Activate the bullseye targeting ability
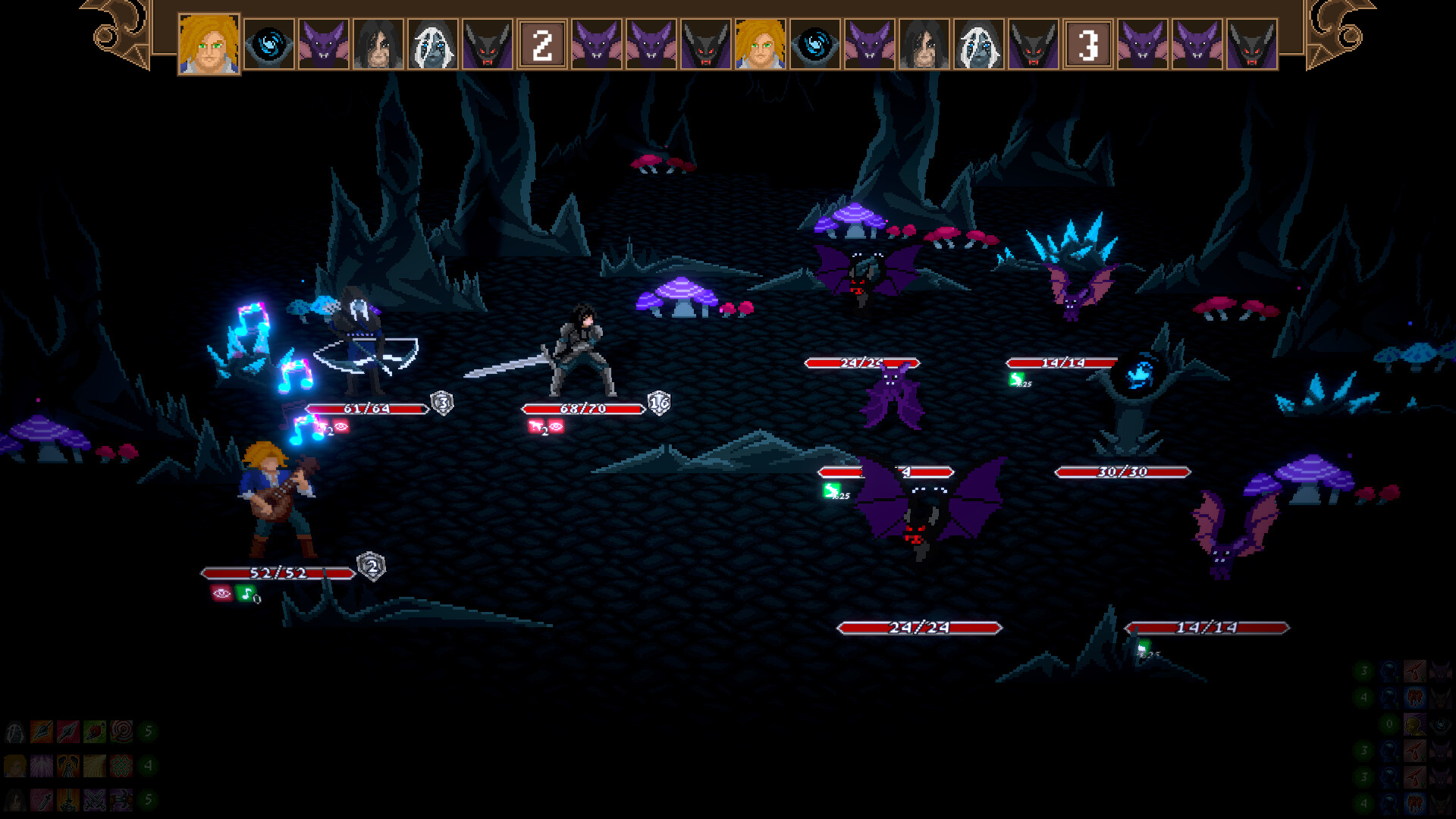1456x819 pixels. tap(121, 732)
